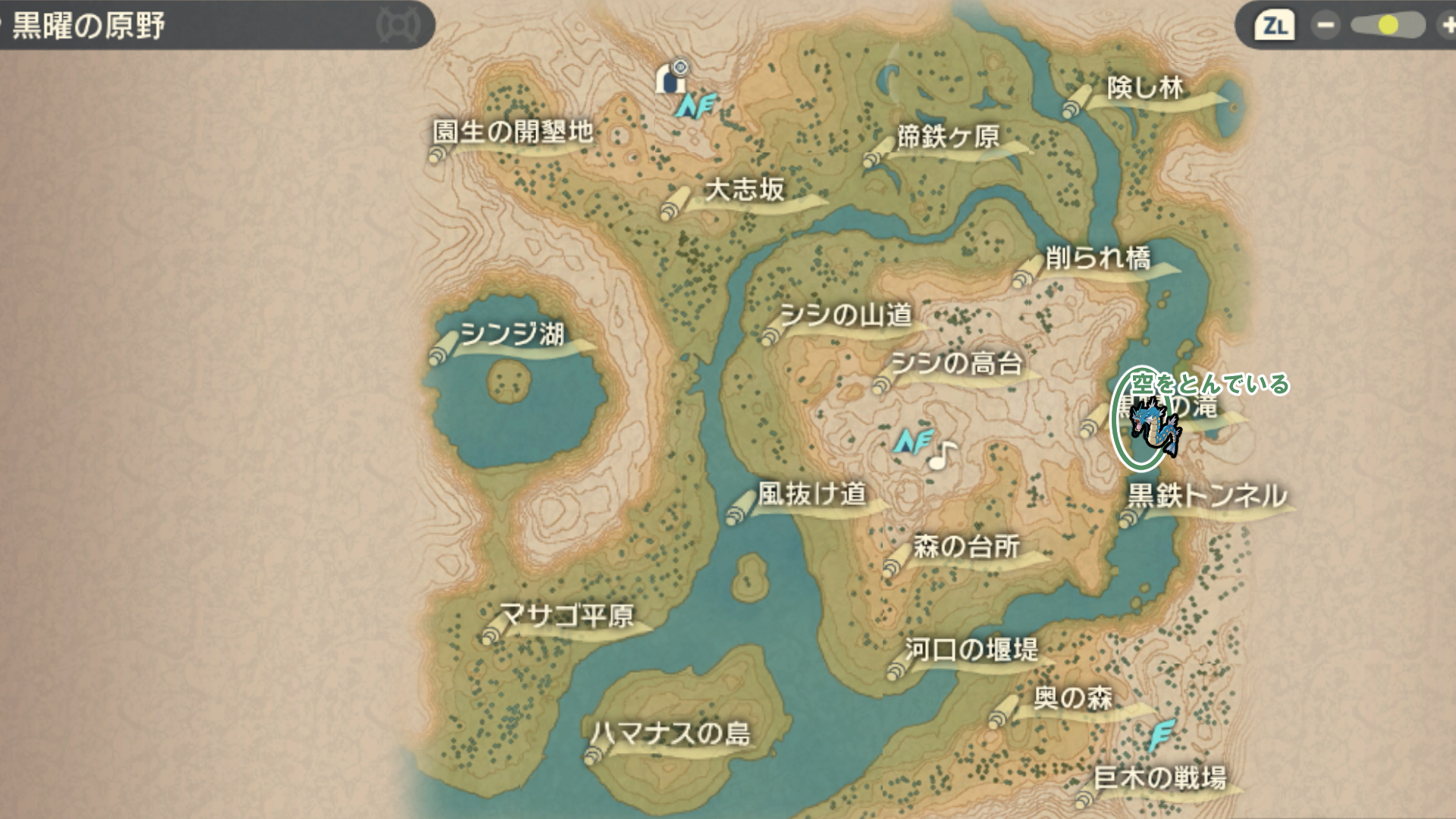Choose the 険し林 map label
Image resolution: width=1456 pixels, height=819 pixels.
pyautogui.click(x=1145, y=89)
